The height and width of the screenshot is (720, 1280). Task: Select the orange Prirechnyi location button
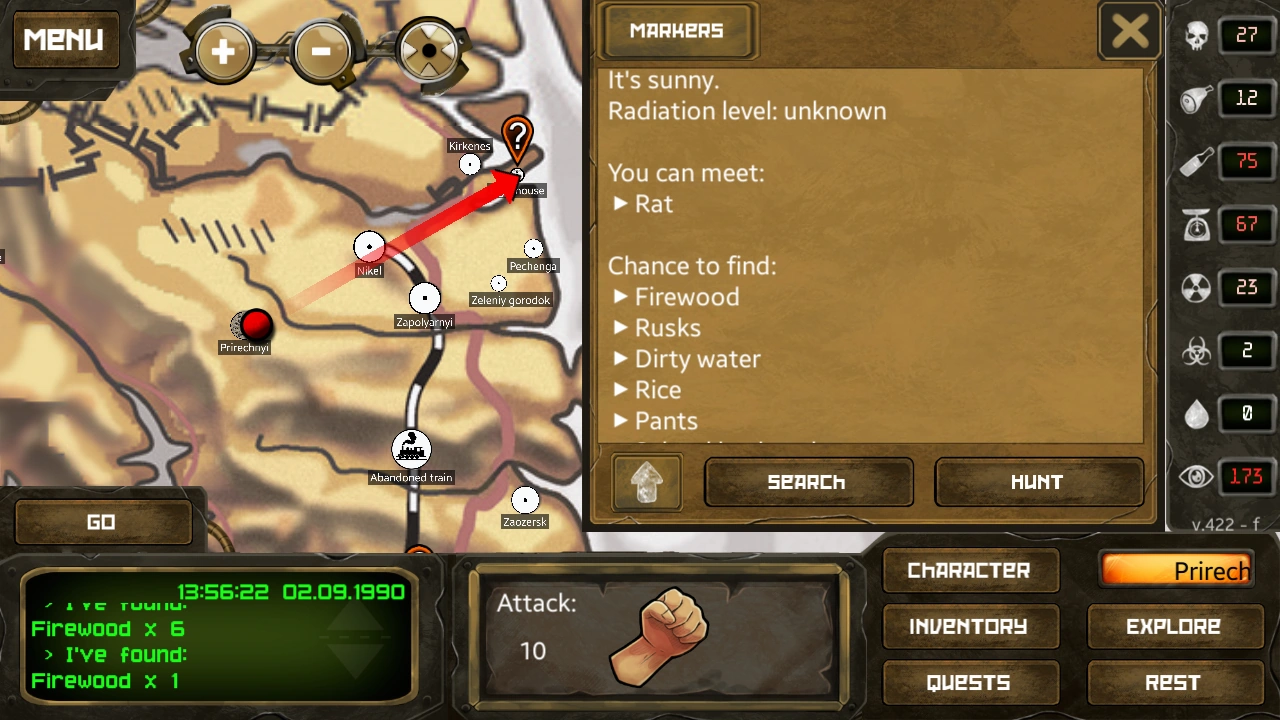[1177, 571]
